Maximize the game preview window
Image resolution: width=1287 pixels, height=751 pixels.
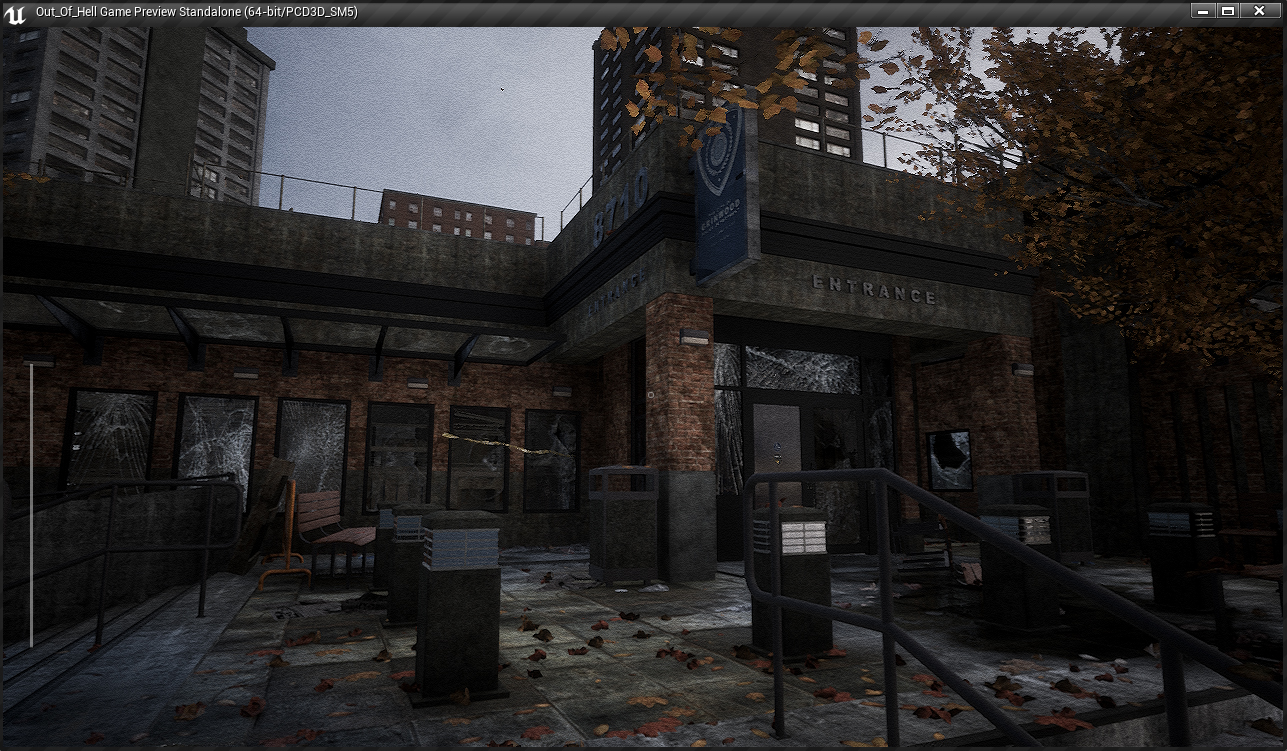pos(1228,10)
